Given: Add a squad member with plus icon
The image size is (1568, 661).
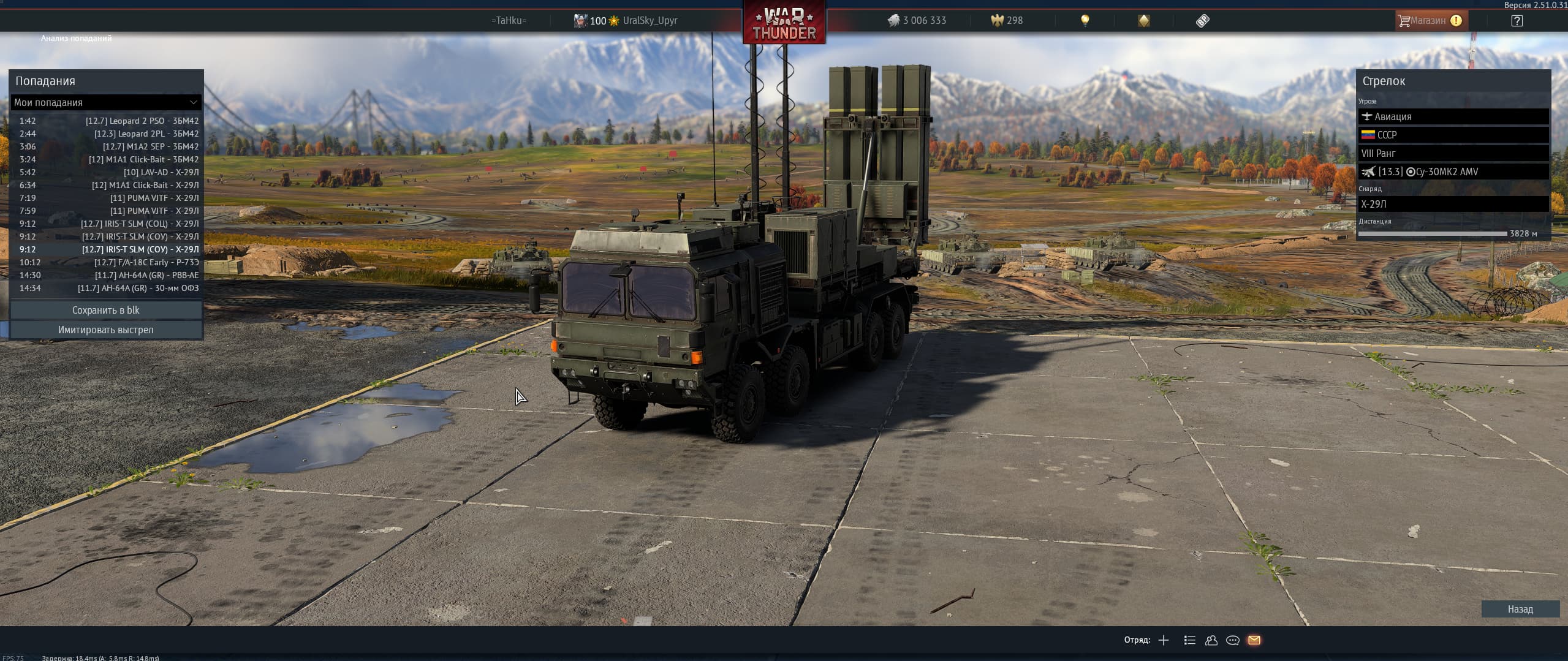Looking at the screenshot, I should click(1164, 640).
